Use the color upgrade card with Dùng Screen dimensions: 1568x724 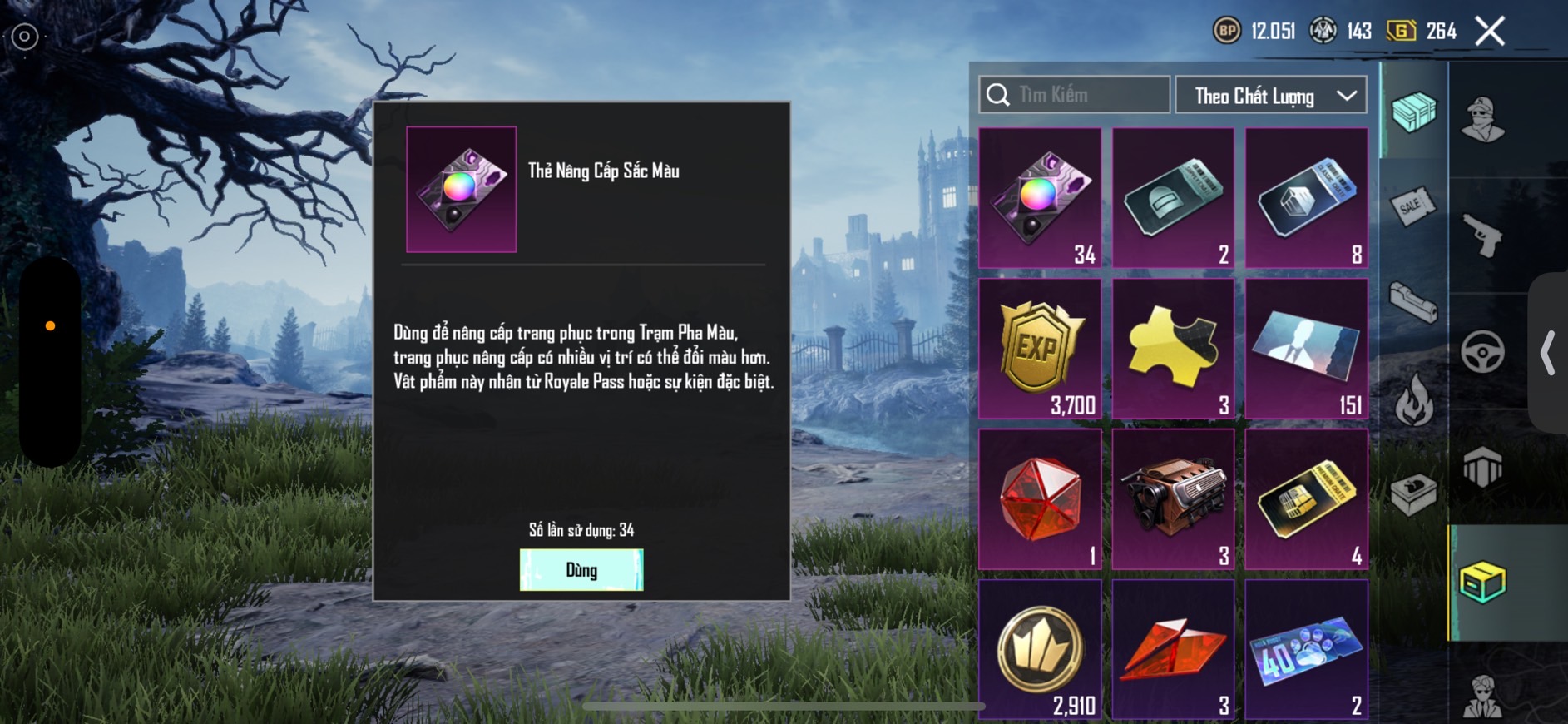coord(581,570)
